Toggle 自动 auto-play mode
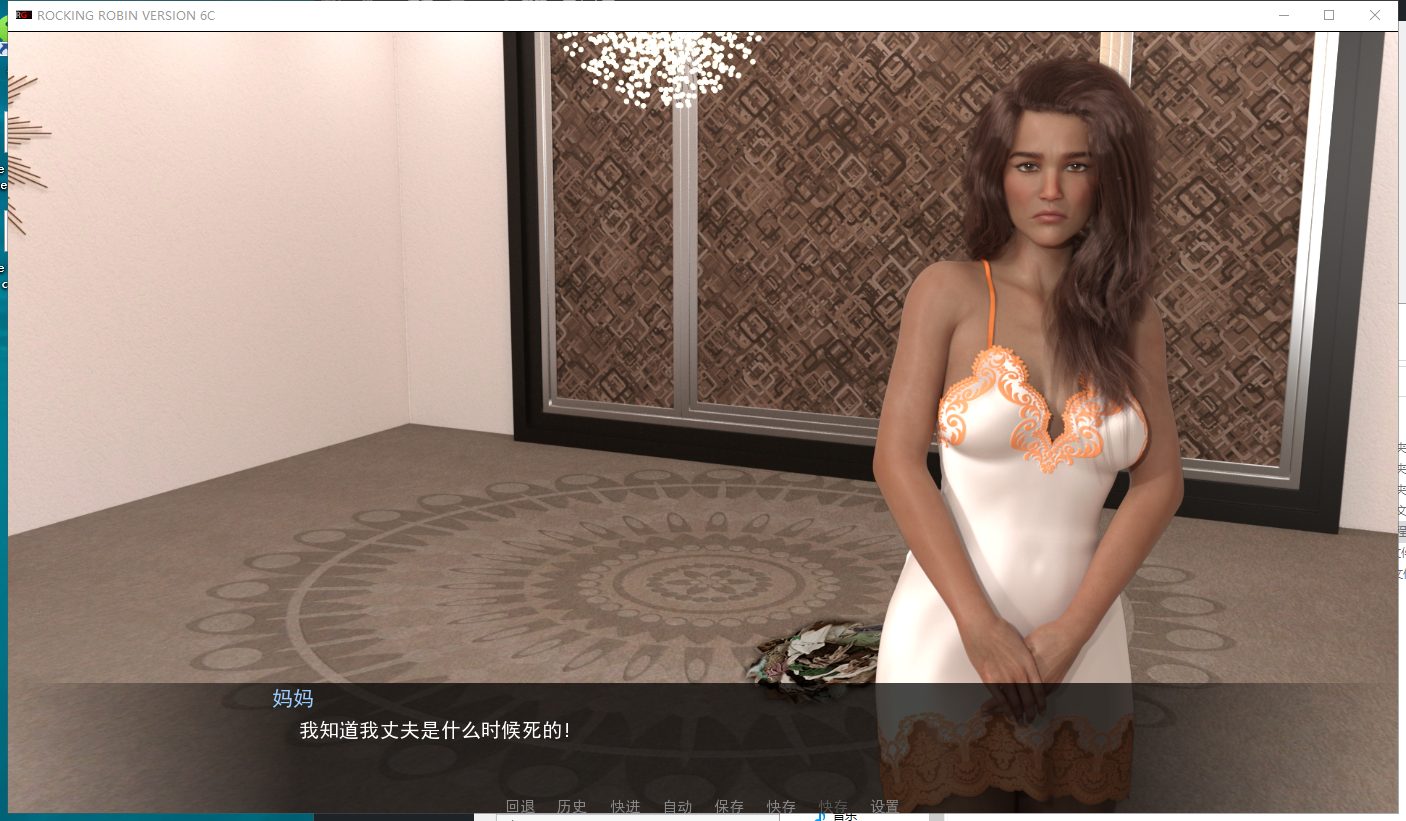This screenshot has width=1406, height=821. click(676, 806)
